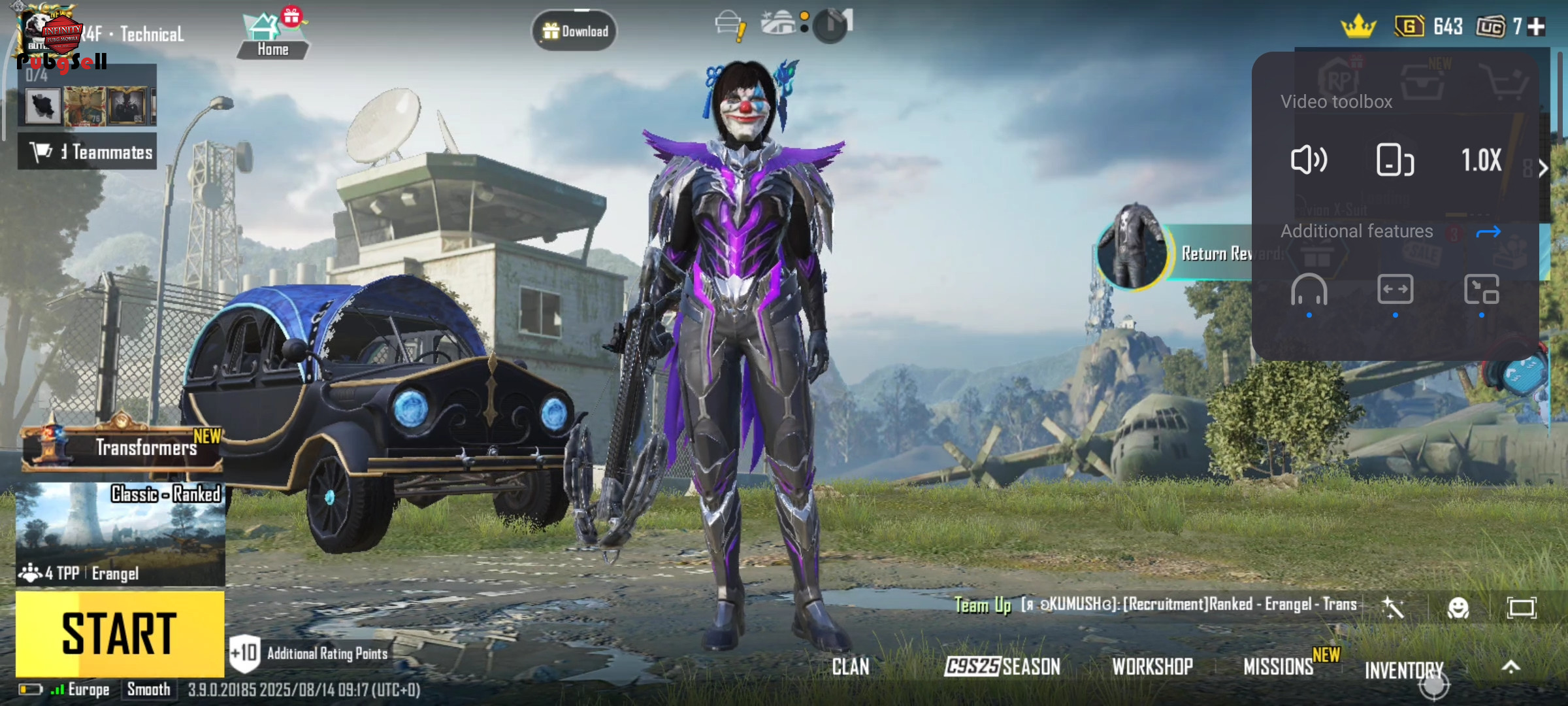Image resolution: width=1568 pixels, height=706 pixels.
Task: Open the emote smiley face icon
Action: 1458,608
